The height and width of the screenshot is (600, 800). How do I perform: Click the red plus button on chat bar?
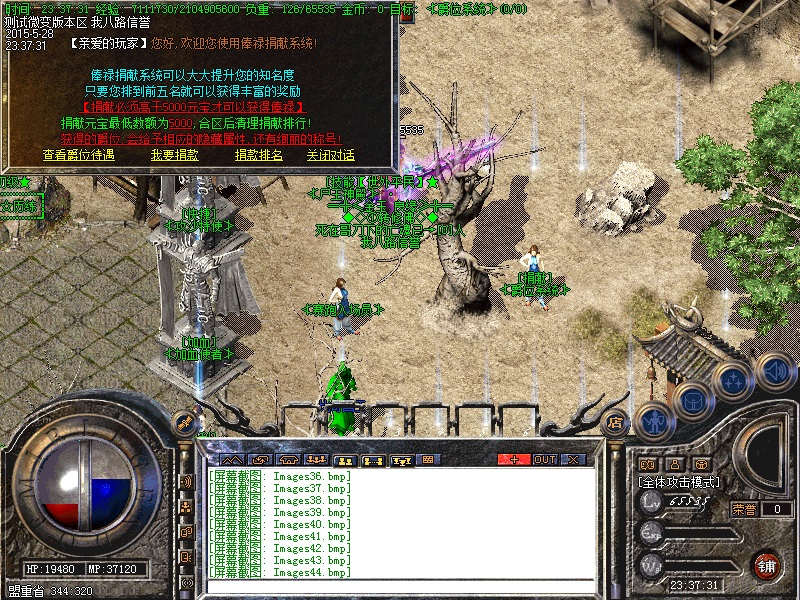[514, 459]
